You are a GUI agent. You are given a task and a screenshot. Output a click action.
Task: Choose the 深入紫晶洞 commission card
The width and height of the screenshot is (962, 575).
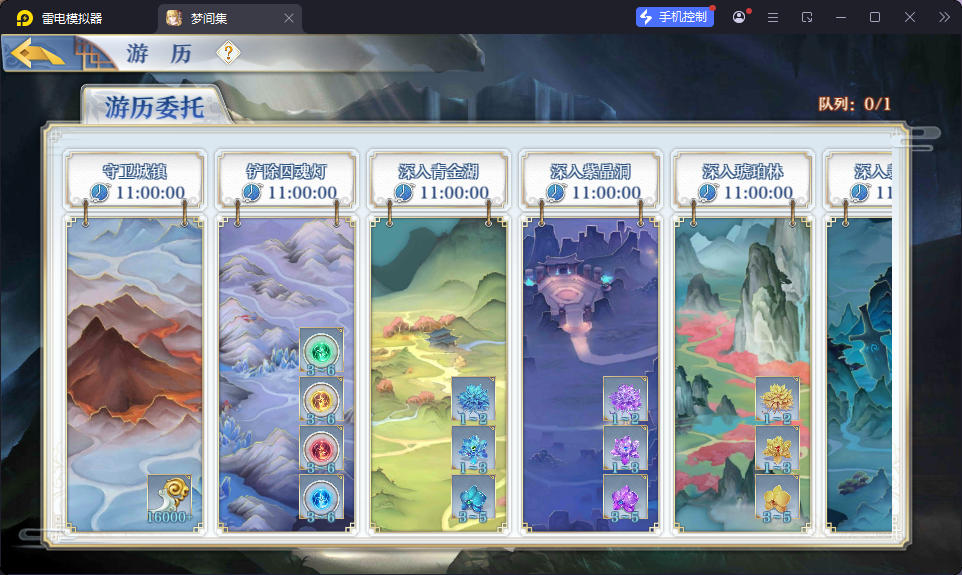[590, 300]
